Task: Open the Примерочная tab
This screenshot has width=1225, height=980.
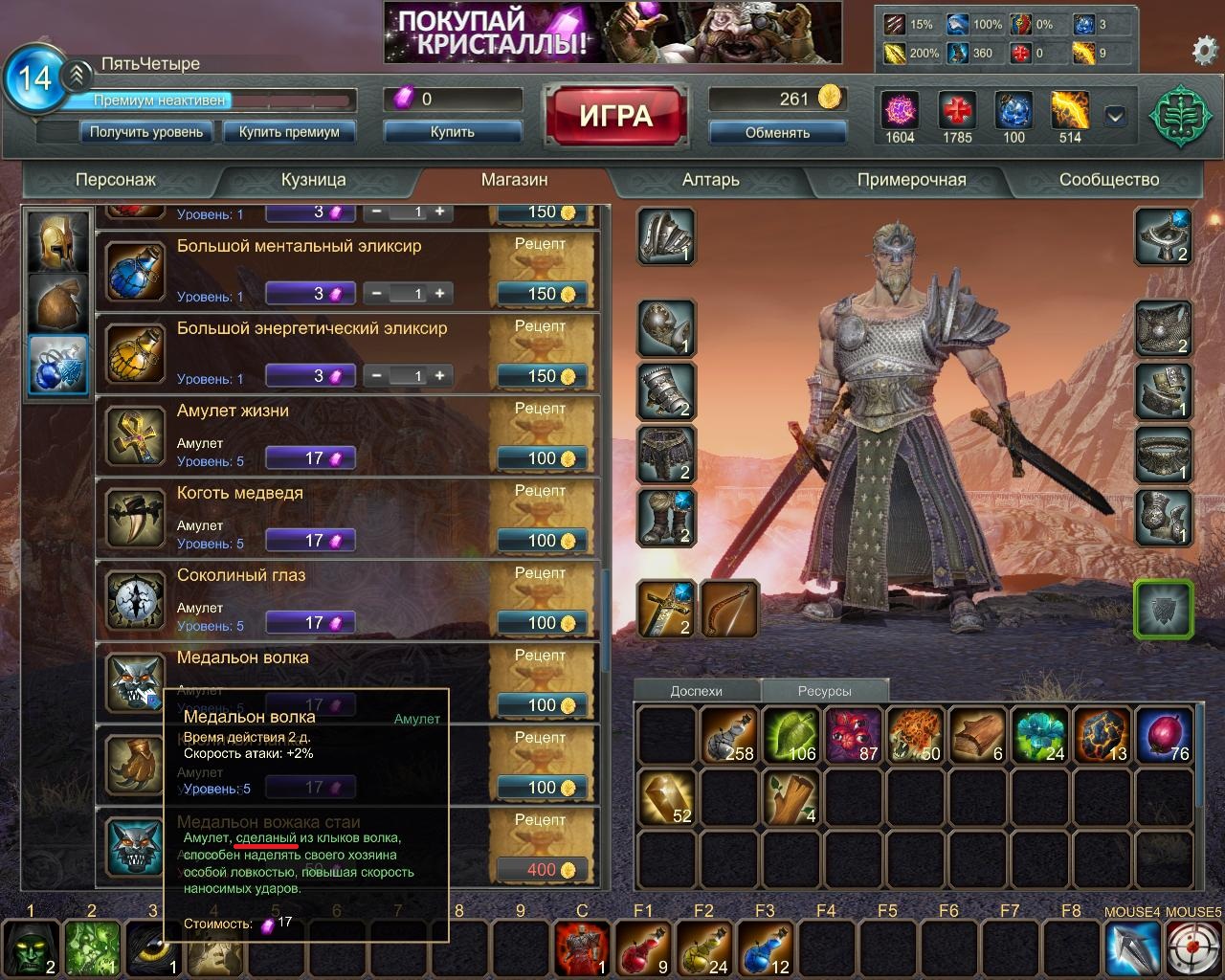Action: 911,180
